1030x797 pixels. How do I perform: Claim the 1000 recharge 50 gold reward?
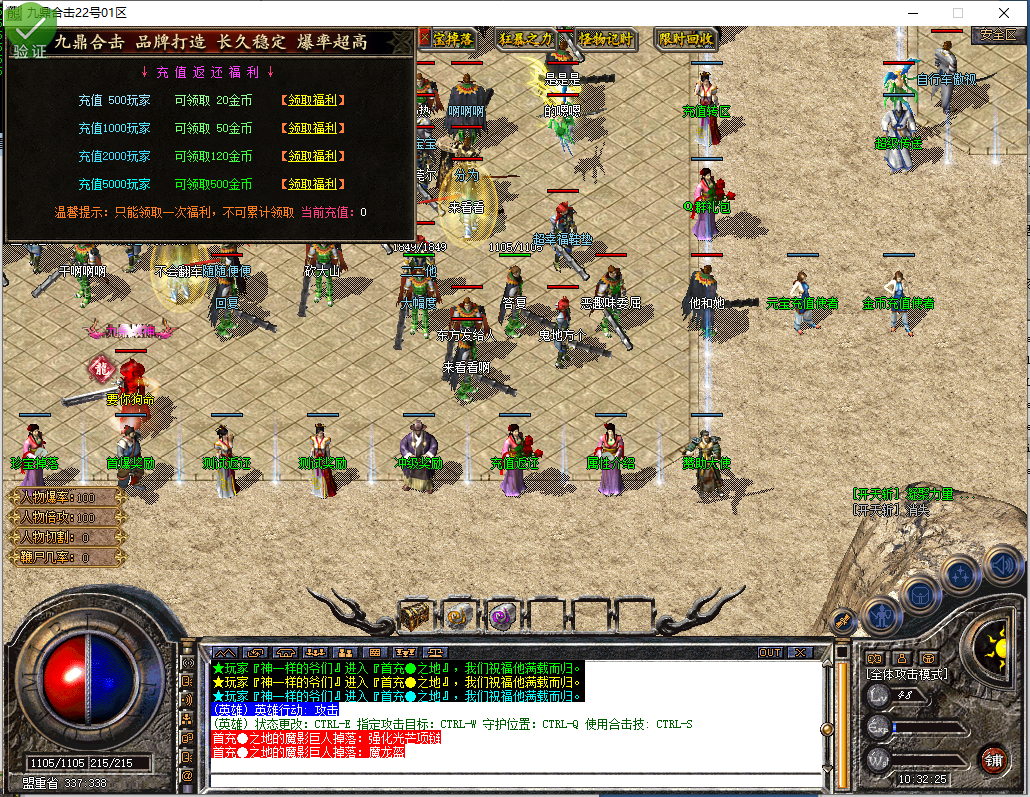tap(311, 128)
